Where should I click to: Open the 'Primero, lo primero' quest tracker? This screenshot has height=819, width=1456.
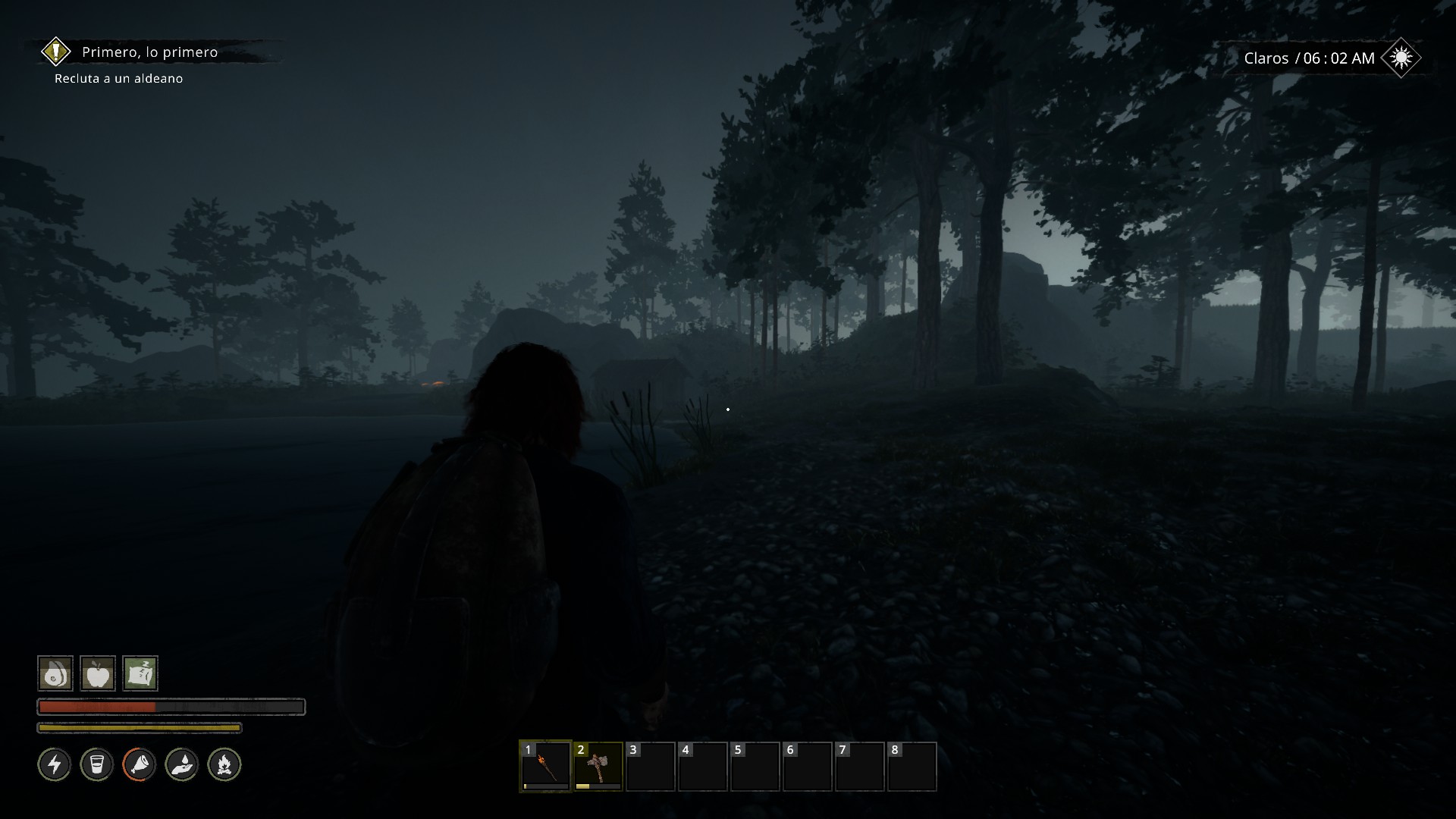(150, 52)
